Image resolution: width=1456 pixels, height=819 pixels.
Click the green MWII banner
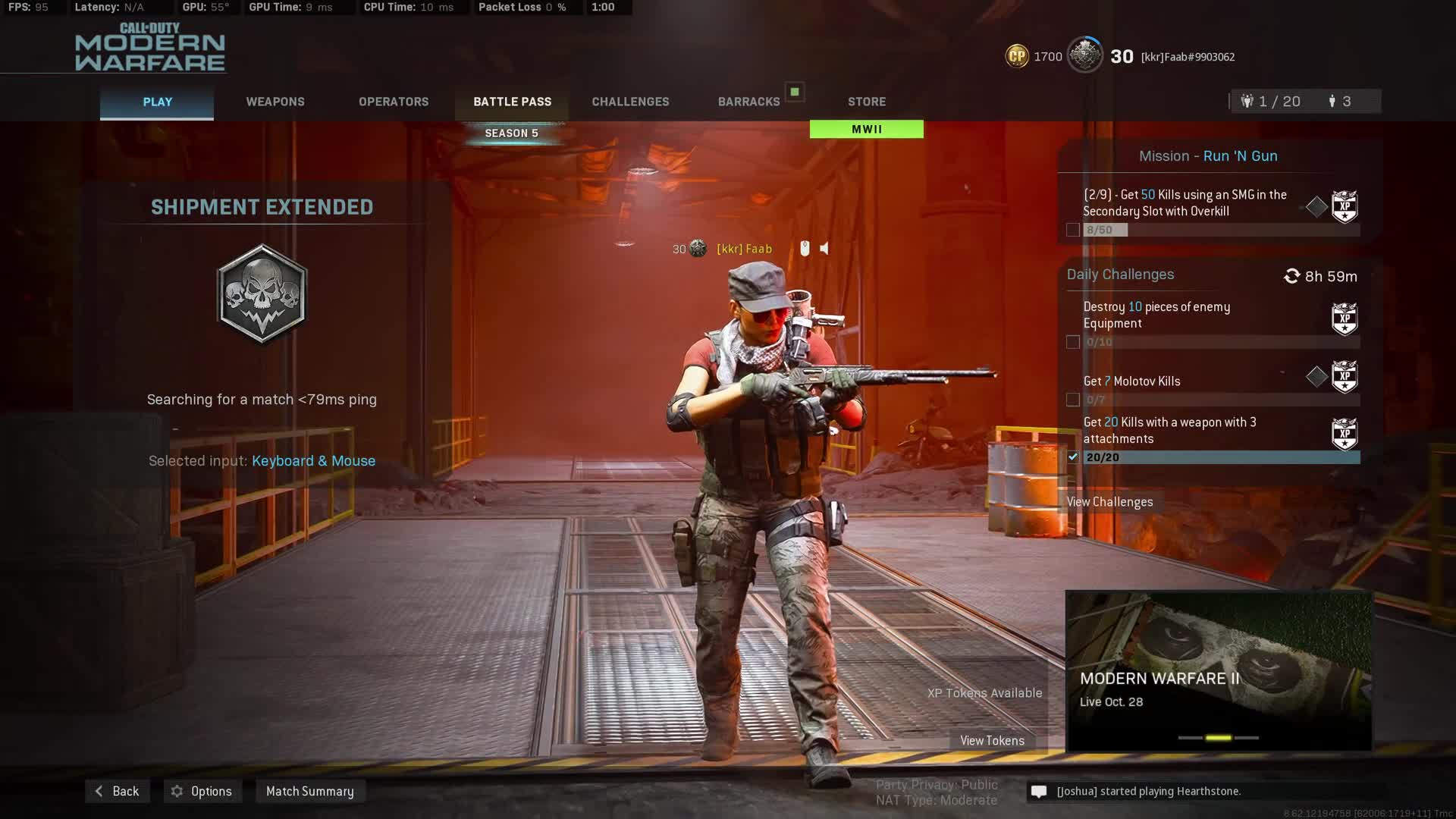[867, 130]
